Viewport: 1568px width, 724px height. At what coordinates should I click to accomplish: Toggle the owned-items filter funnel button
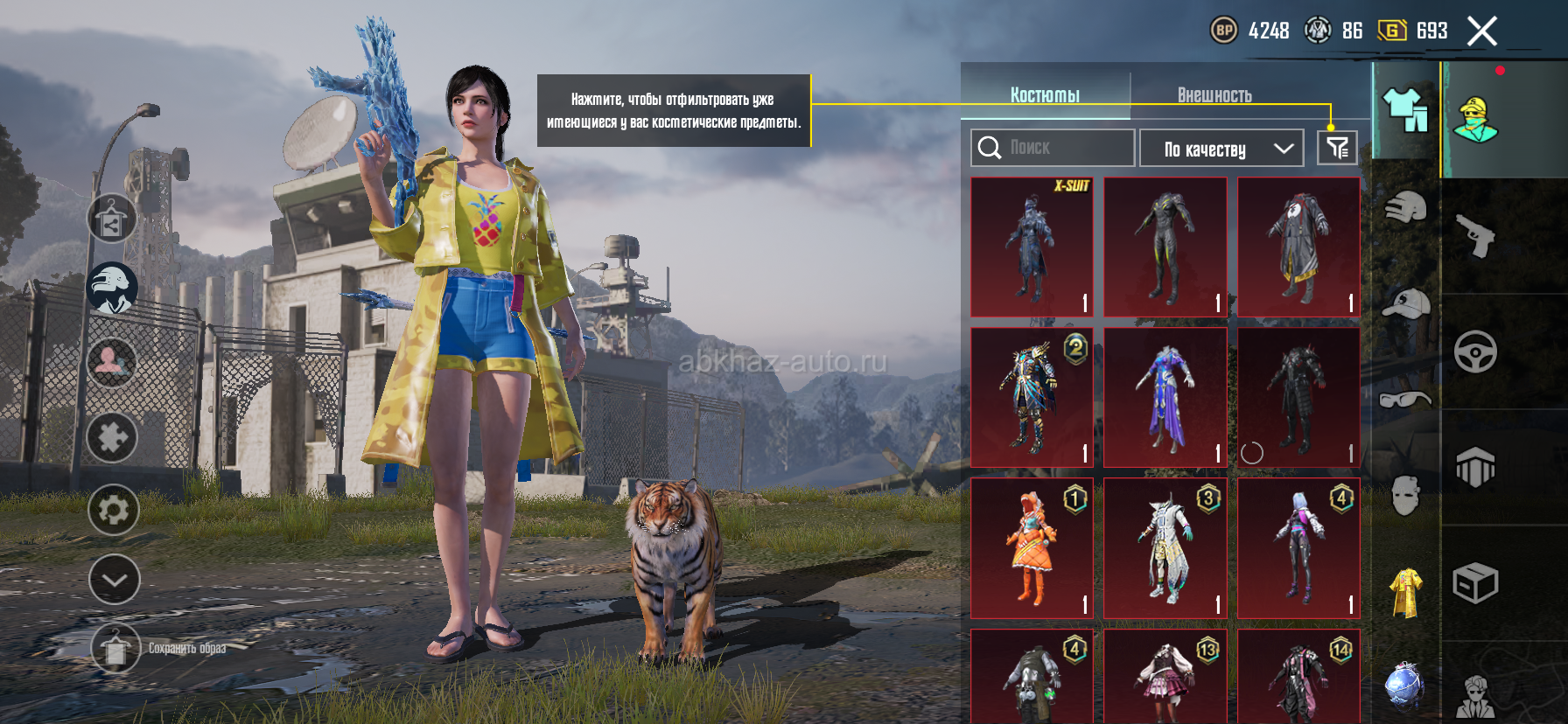point(1337,148)
